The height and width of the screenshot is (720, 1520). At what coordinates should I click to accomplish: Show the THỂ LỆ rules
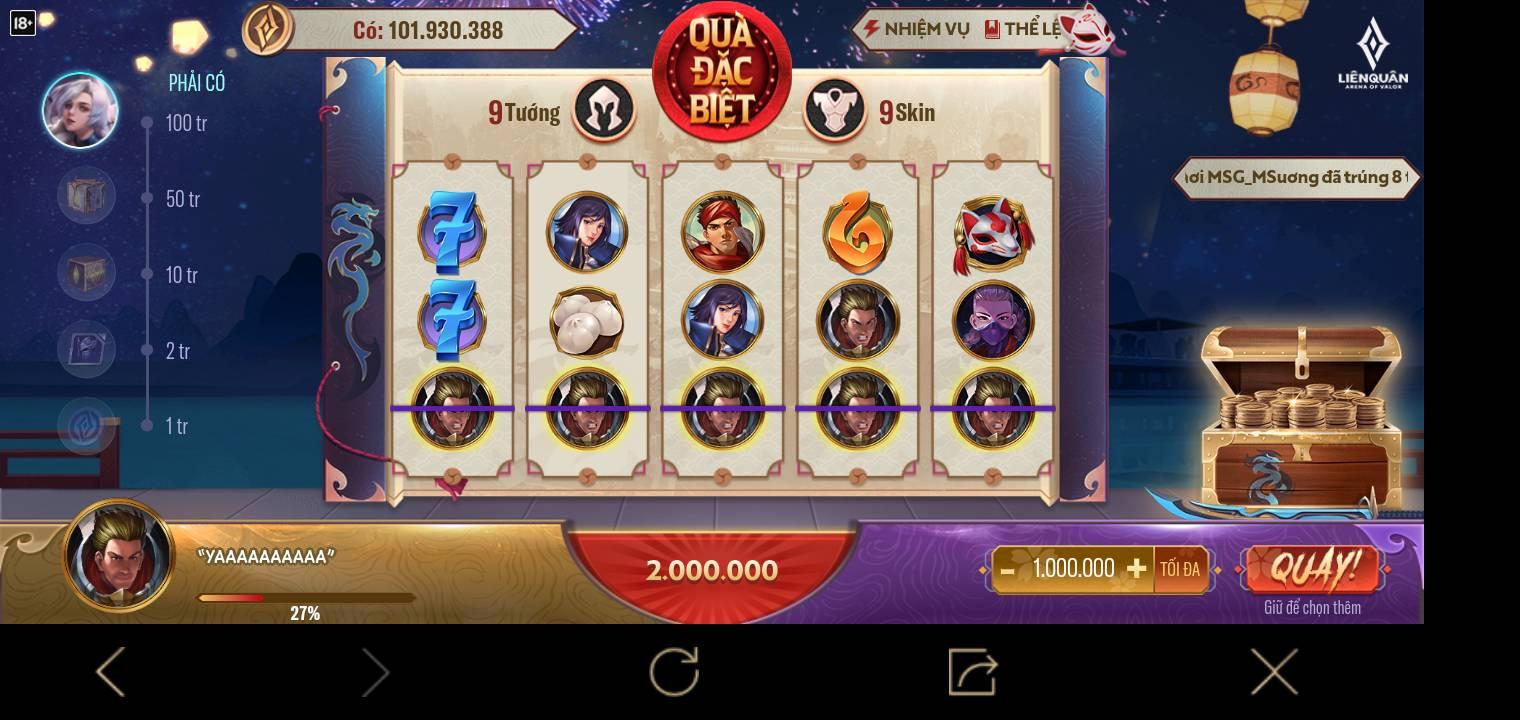[1024, 29]
